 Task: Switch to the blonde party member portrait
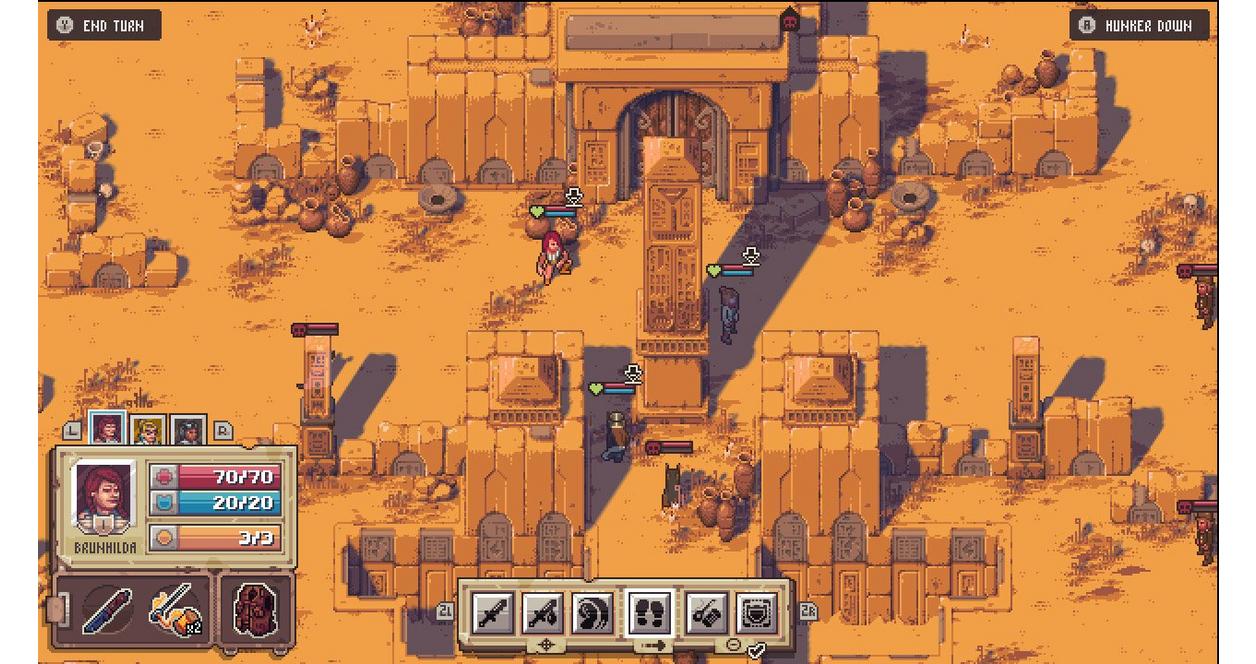tap(147, 430)
